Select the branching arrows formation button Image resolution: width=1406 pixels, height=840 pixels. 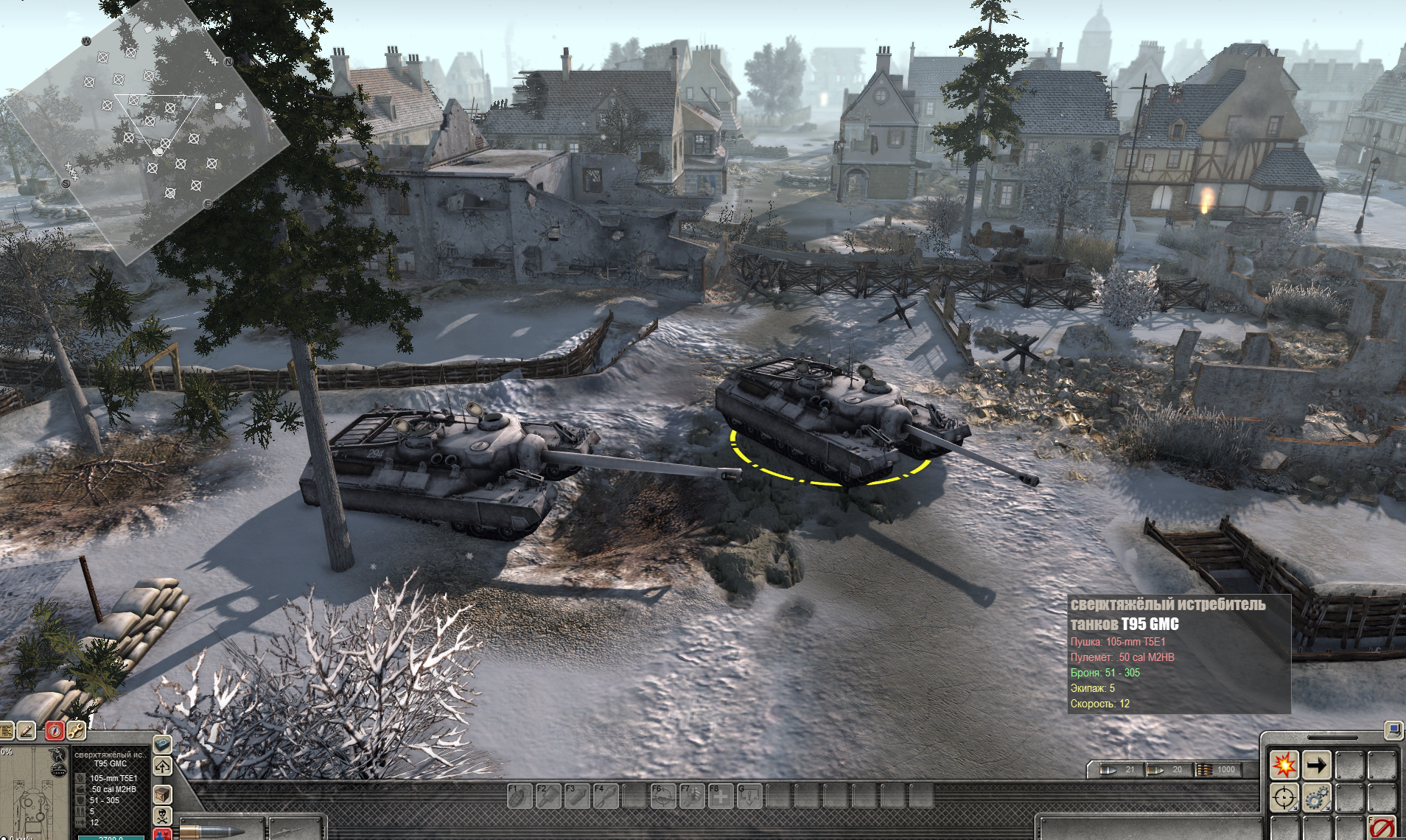click(162, 767)
